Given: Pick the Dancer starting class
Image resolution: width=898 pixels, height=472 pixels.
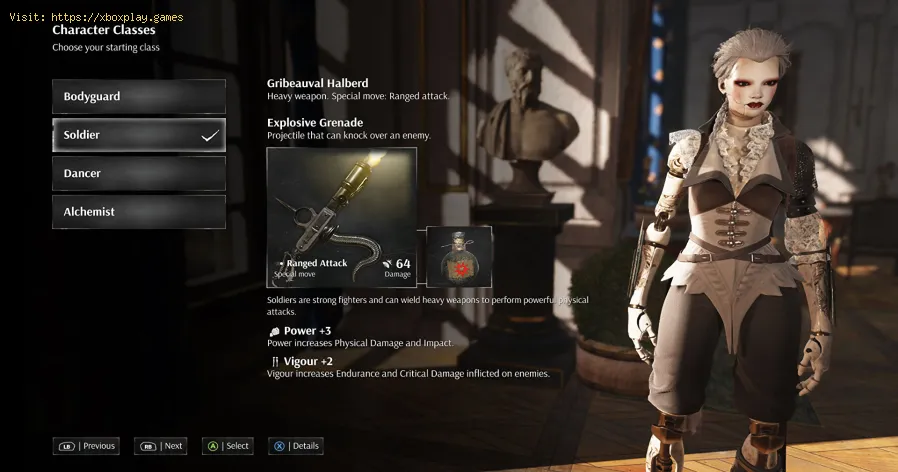Looking at the screenshot, I should click(138, 173).
